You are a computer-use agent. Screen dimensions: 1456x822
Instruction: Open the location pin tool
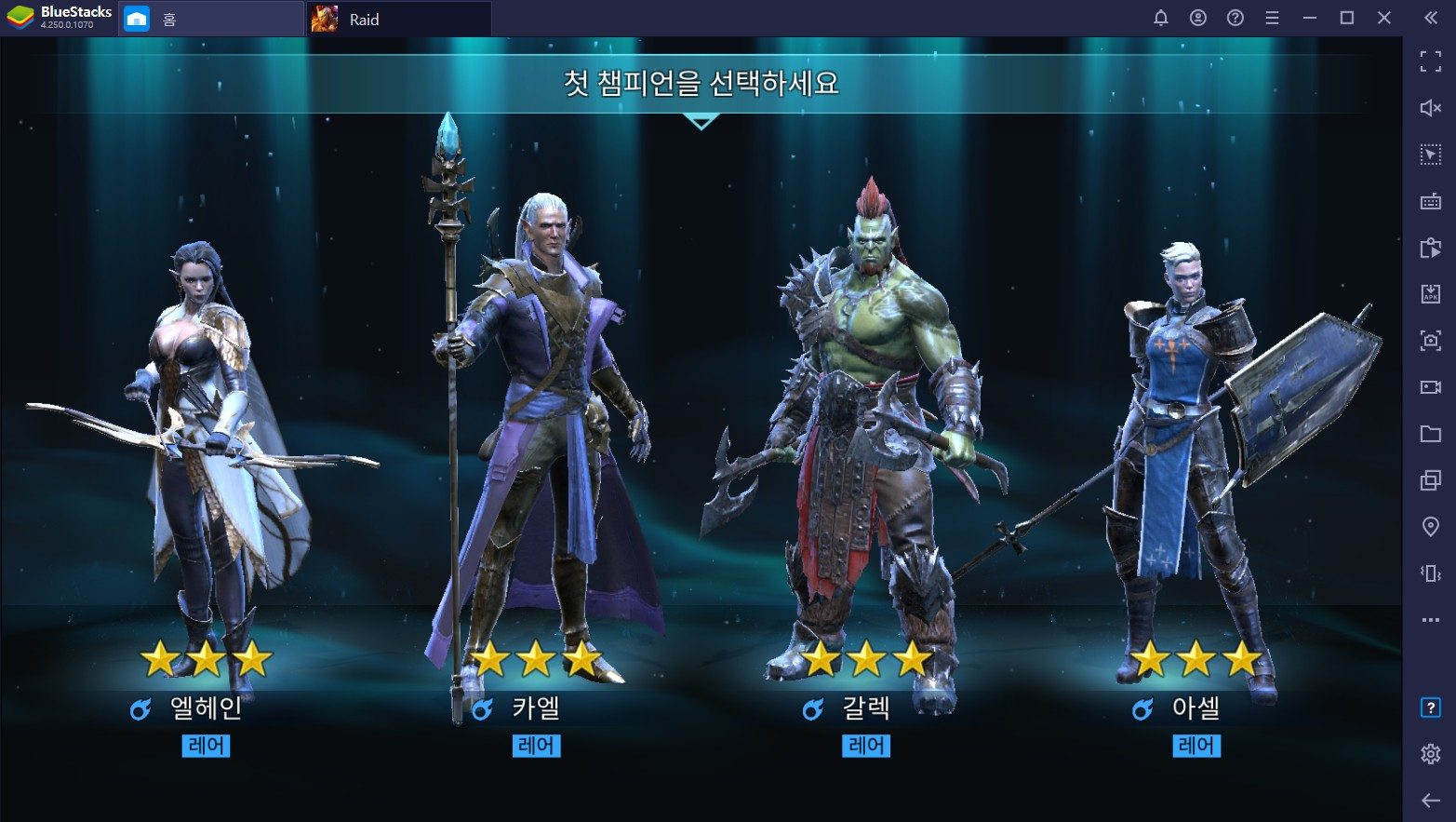[x=1430, y=527]
